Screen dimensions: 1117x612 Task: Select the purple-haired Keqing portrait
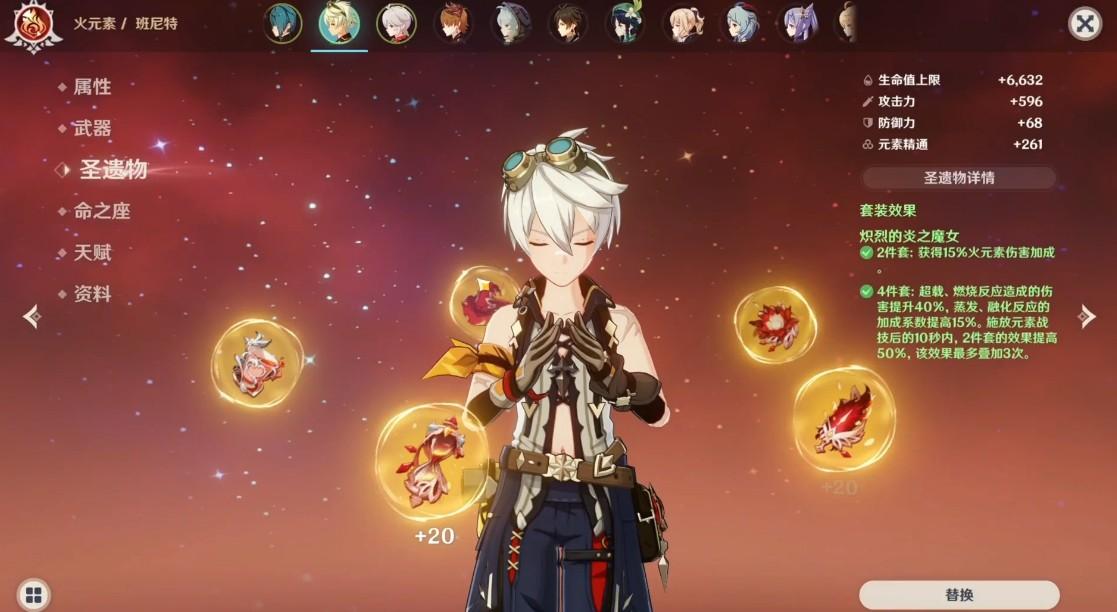(799, 24)
